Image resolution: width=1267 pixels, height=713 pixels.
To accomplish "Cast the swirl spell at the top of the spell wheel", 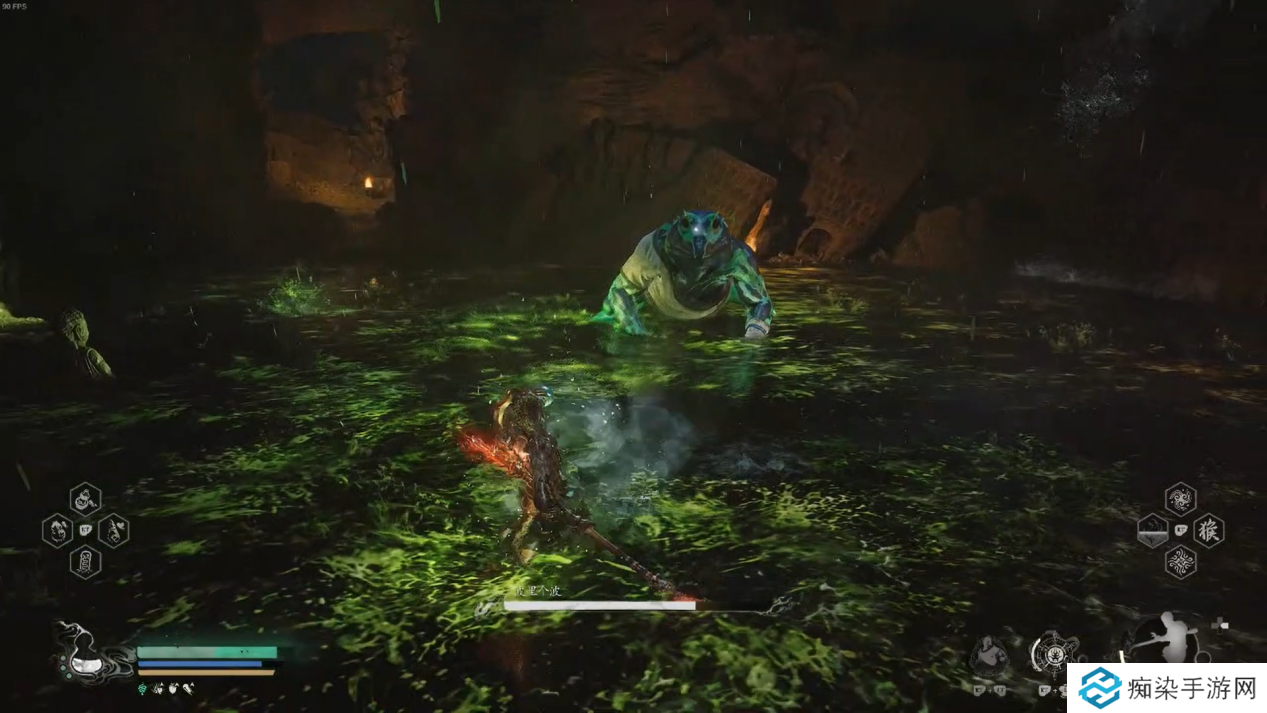I will coord(1180,498).
